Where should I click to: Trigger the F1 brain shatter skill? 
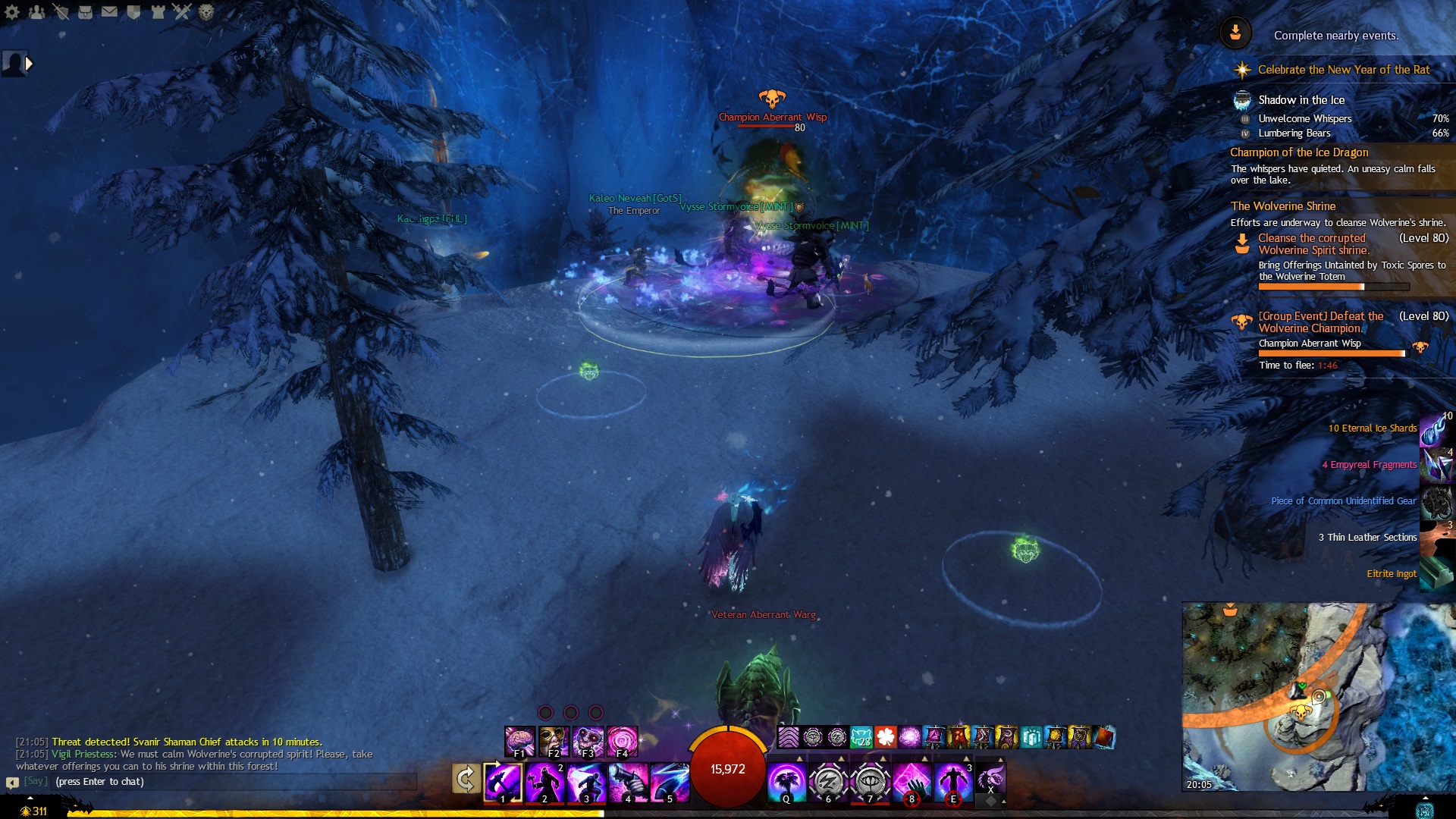[x=519, y=741]
